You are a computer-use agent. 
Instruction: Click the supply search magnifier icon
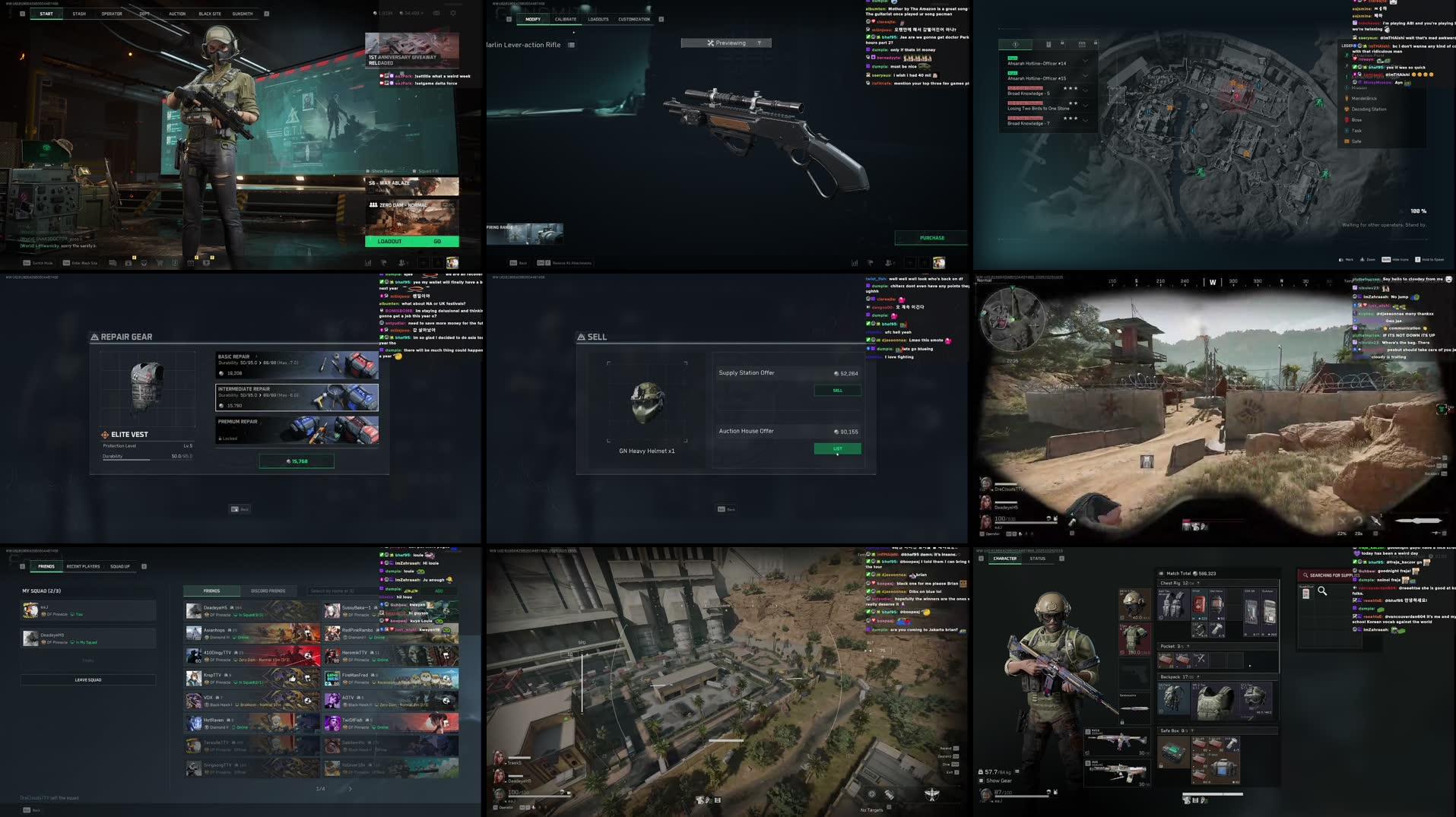click(1322, 592)
